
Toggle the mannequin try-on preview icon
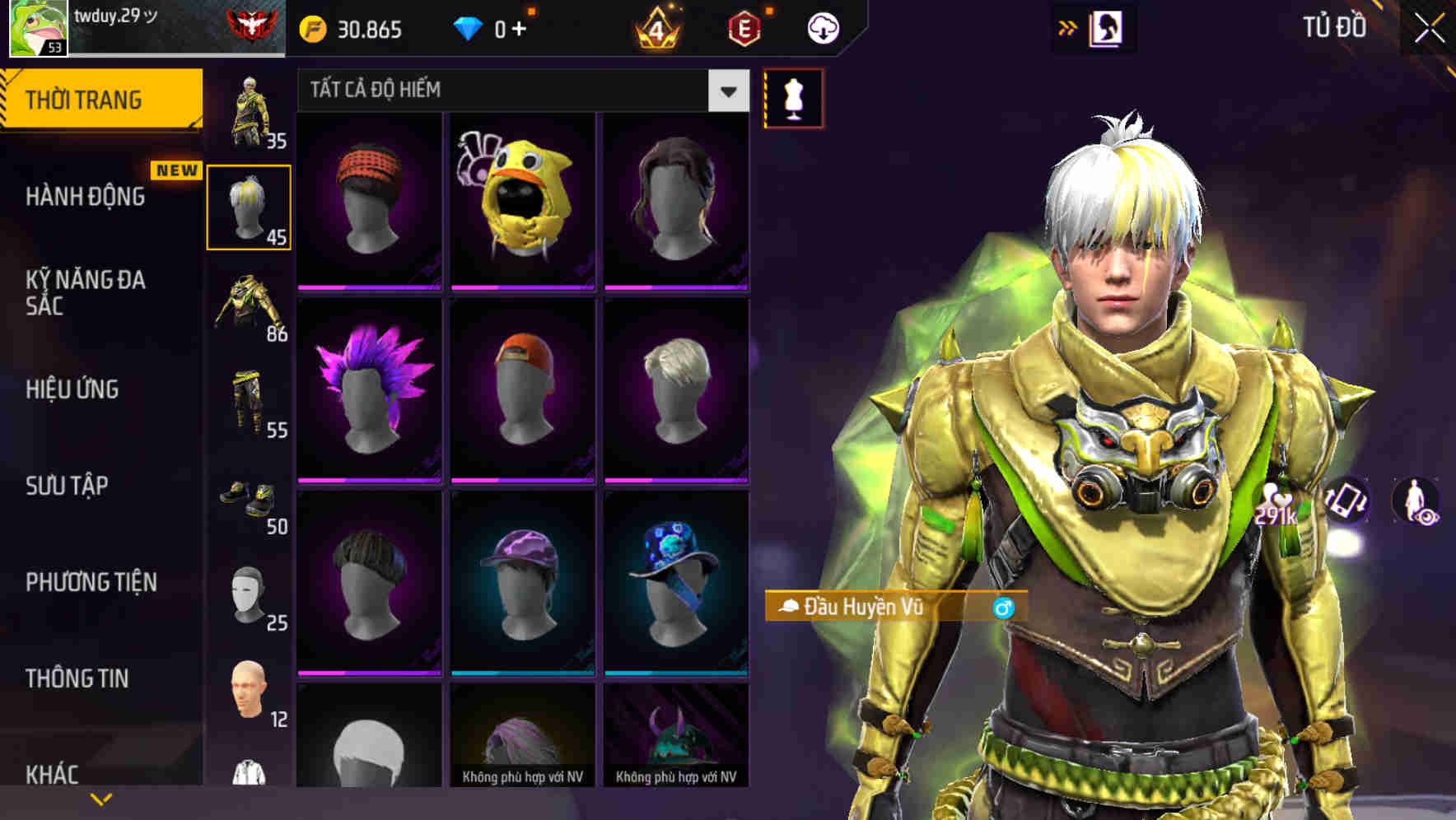(792, 99)
